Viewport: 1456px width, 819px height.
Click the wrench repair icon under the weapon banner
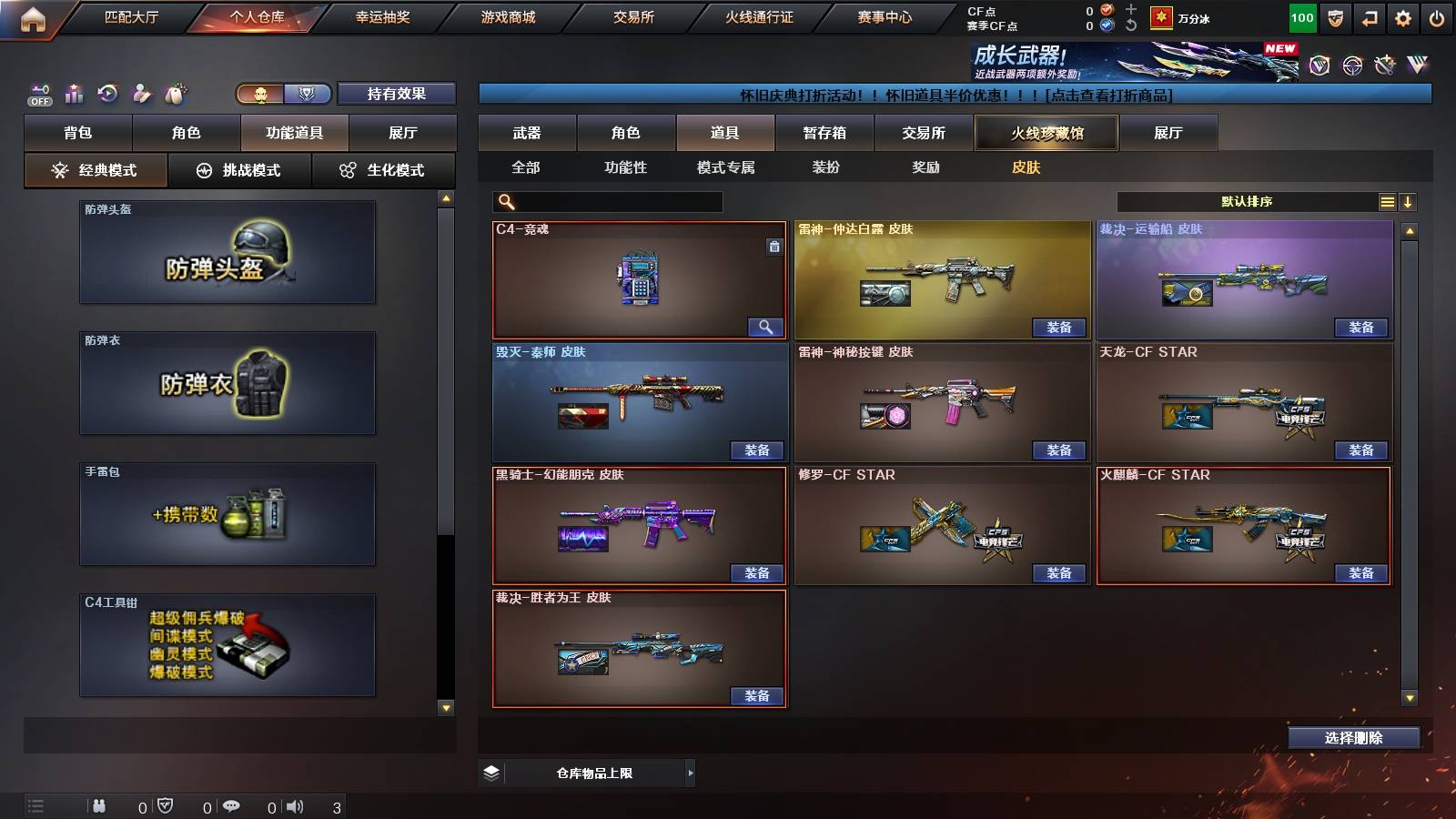pos(1384,64)
